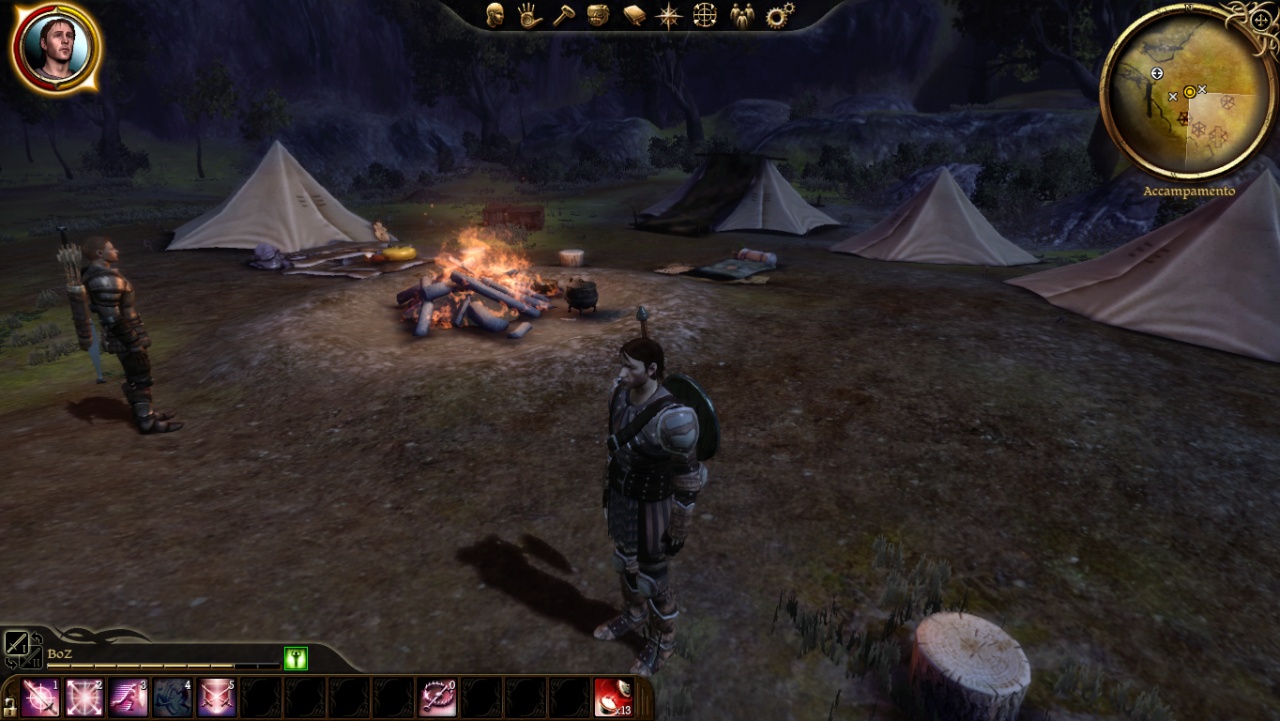Activate the running figure ability in slot 3
The width and height of the screenshot is (1280, 721).
click(129, 697)
